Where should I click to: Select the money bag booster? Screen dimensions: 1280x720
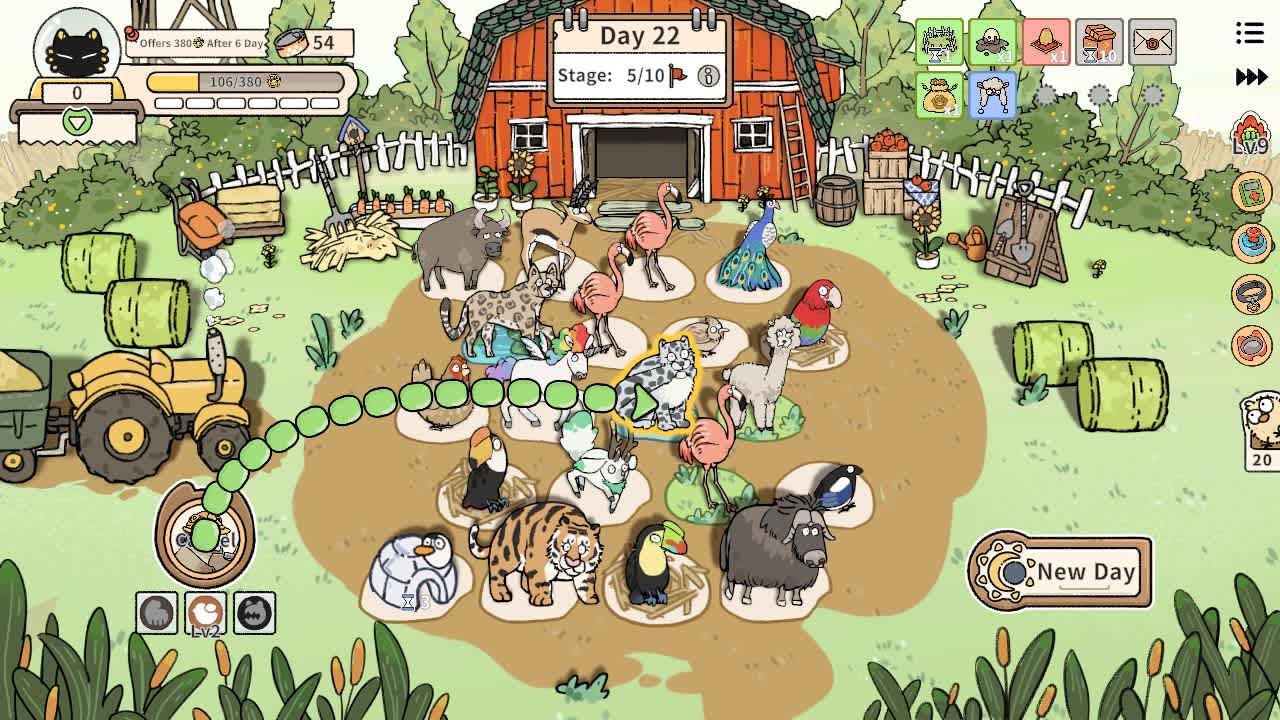[x=937, y=97]
